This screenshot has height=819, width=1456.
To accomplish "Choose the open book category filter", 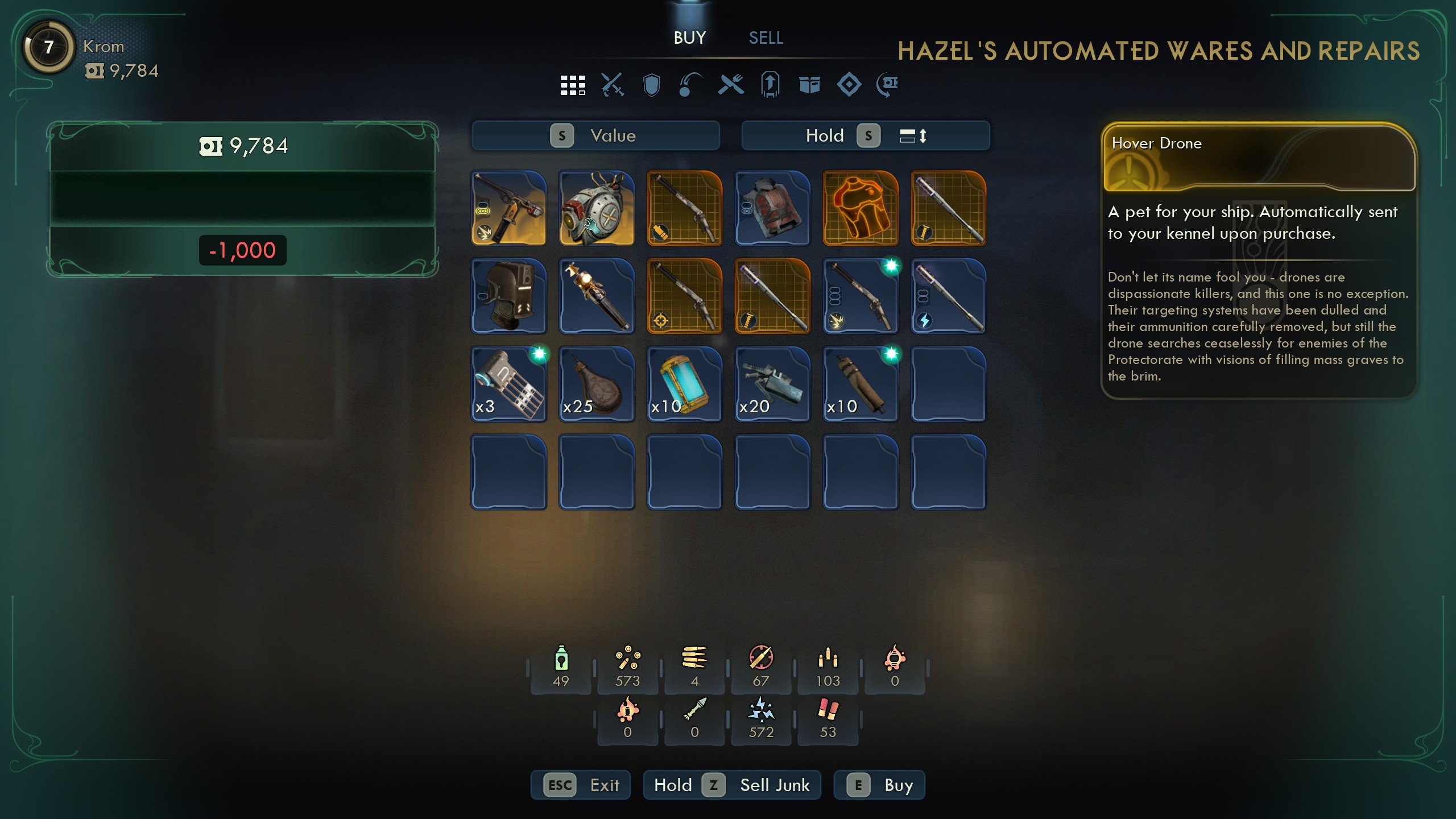I will pyautogui.click(x=809, y=85).
